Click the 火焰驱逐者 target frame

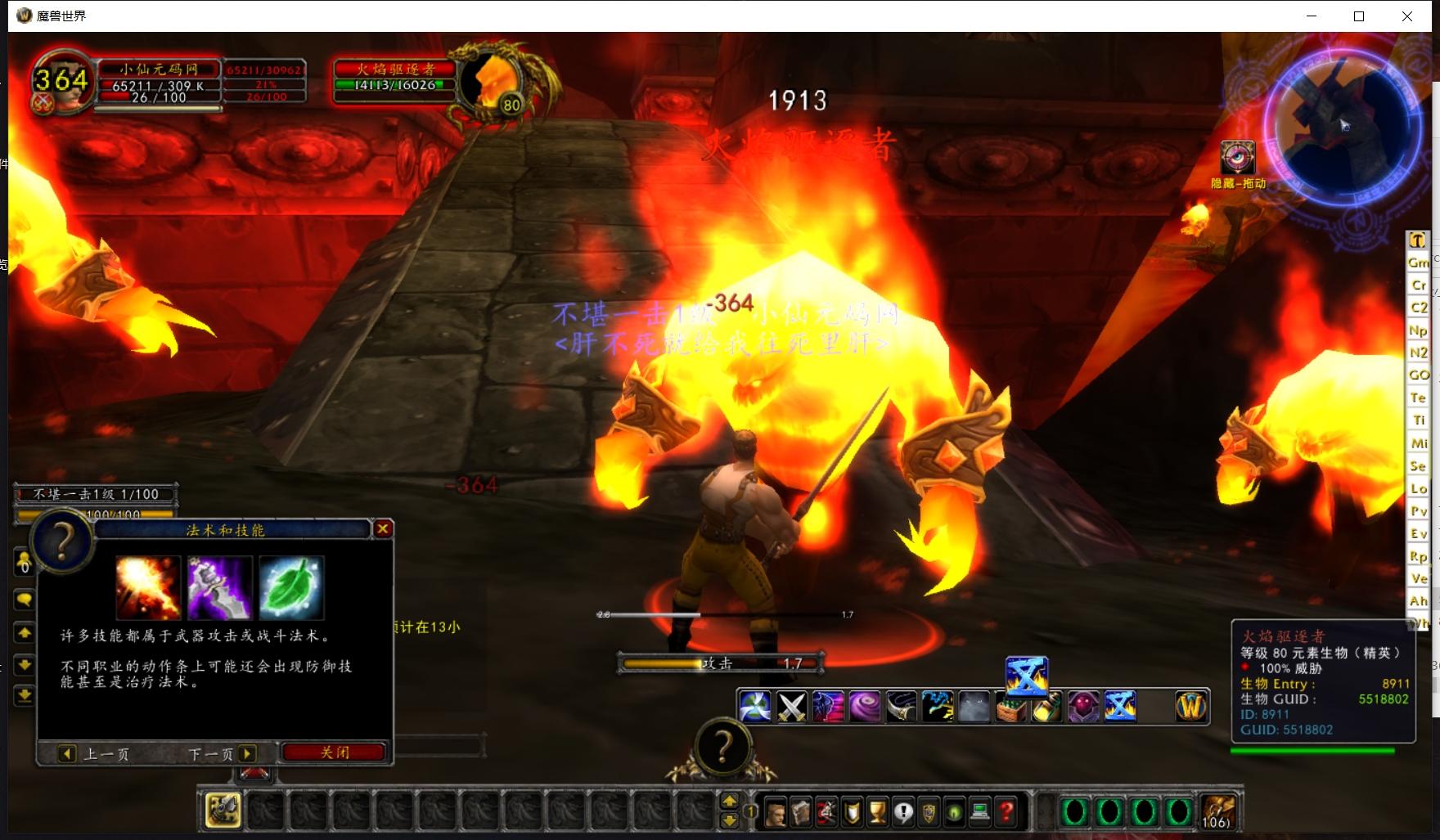pyautogui.click(x=394, y=78)
